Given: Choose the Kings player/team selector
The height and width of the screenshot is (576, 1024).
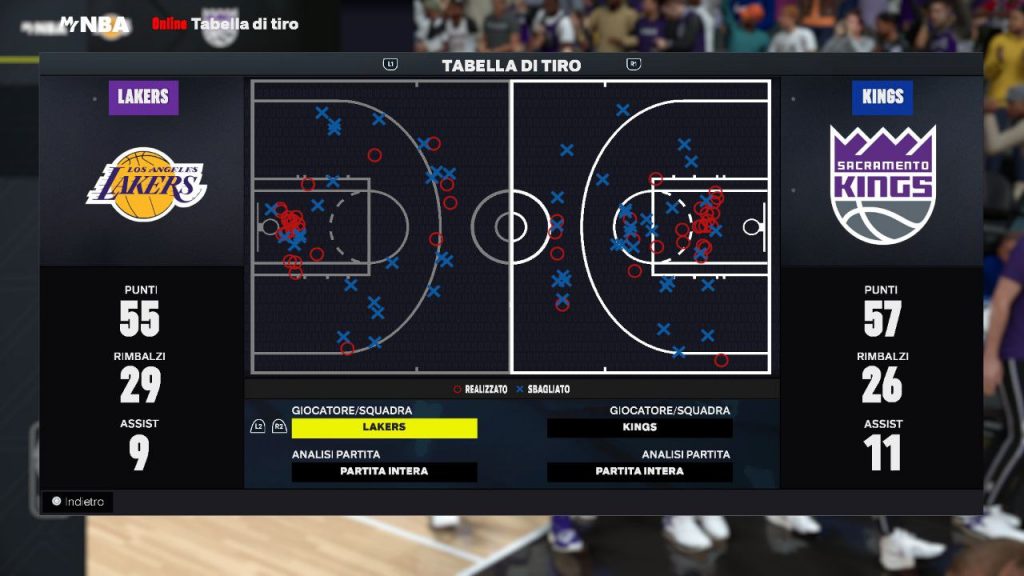Looking at the screenshot, I should (x=639, y=427).
